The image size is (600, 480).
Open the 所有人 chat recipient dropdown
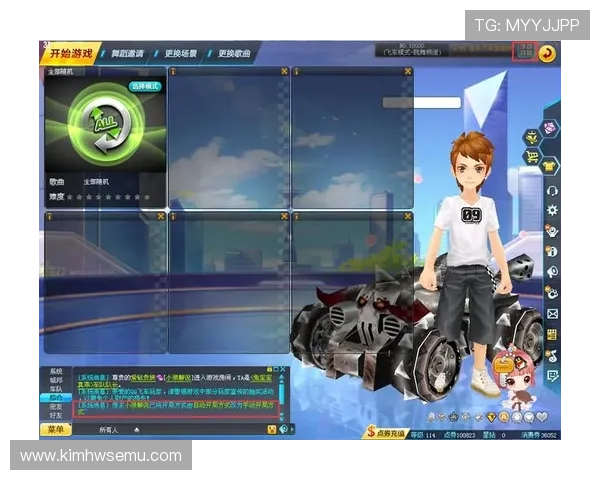(110, 430)
